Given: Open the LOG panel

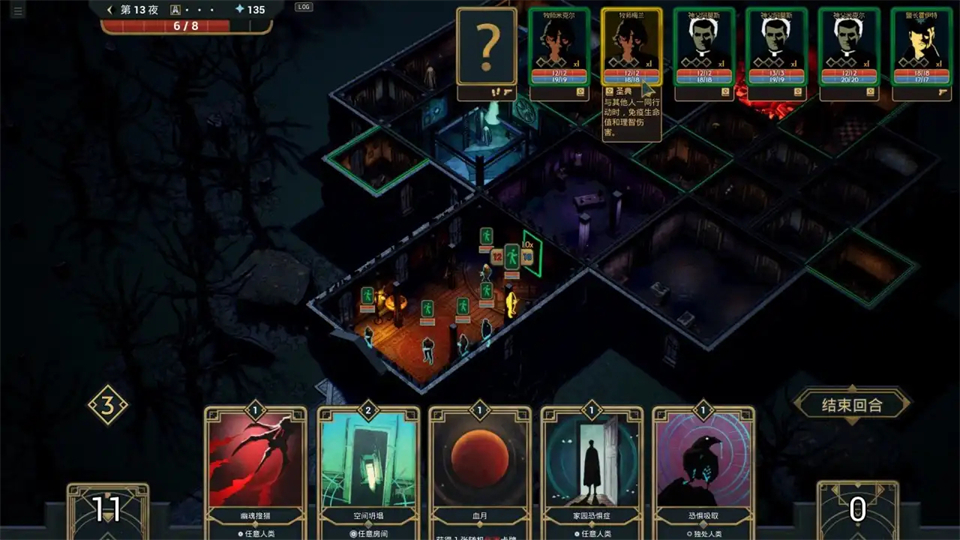Looking at the screenshot, I should coord(304,7).
